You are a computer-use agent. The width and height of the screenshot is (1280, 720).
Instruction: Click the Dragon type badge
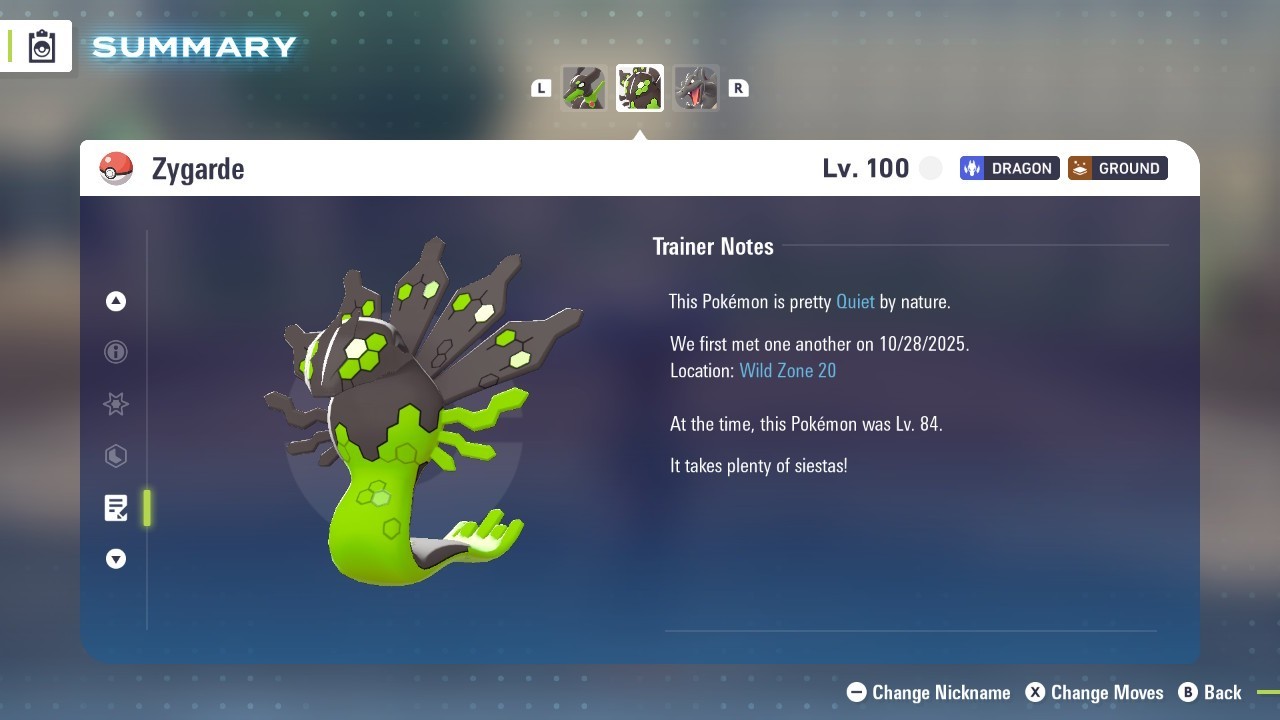click(x=1009, y=168)
